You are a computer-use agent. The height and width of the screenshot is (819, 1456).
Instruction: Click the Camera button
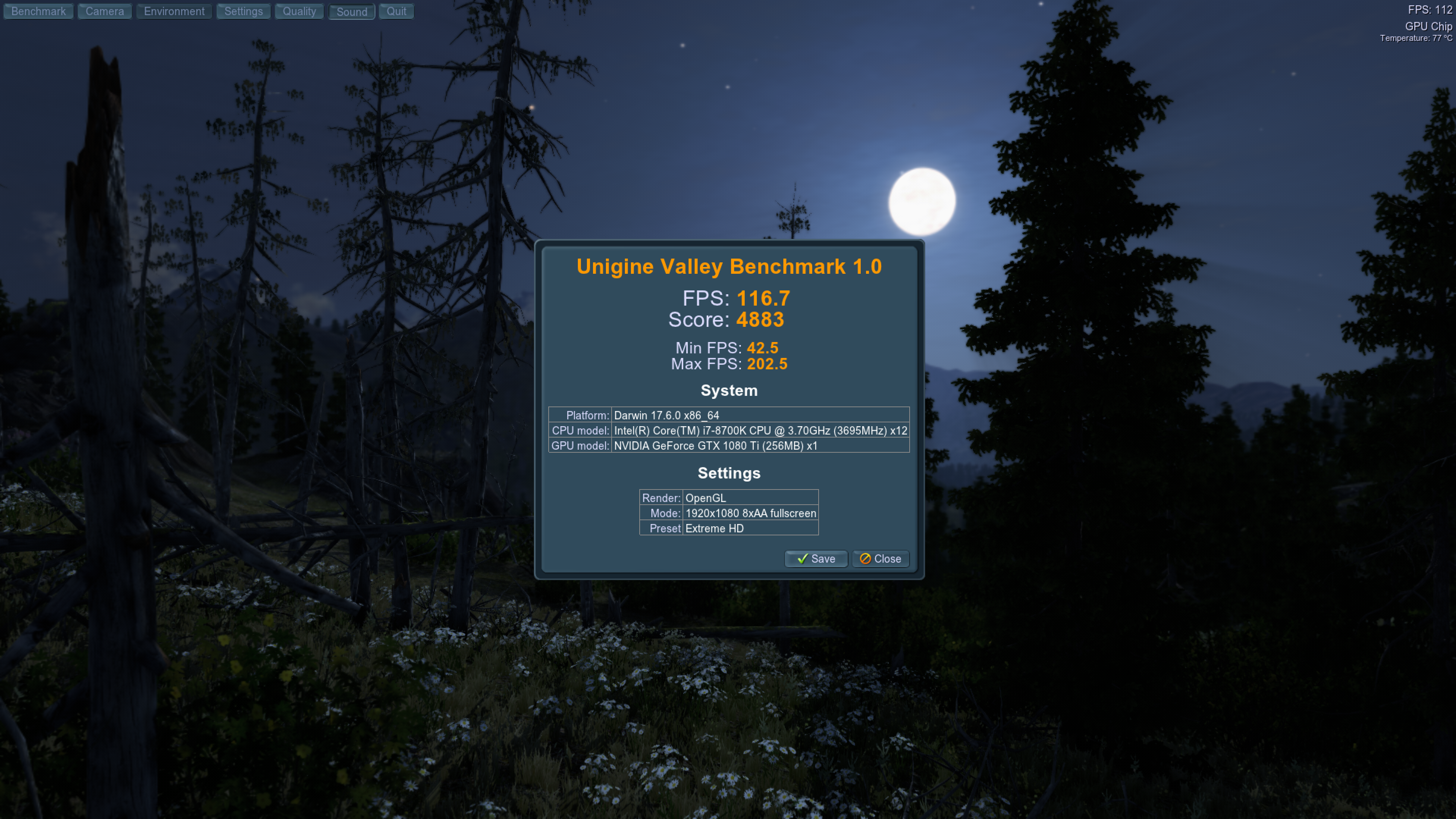105,11
